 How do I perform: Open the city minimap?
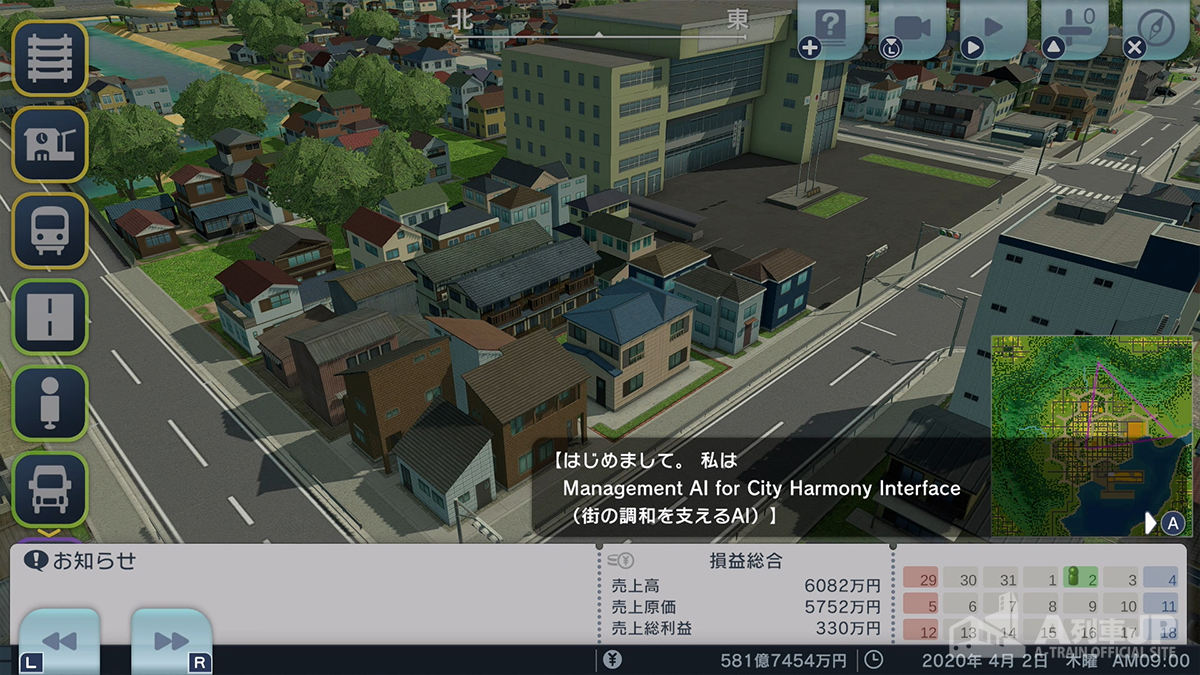click(x=1090, y=434)
